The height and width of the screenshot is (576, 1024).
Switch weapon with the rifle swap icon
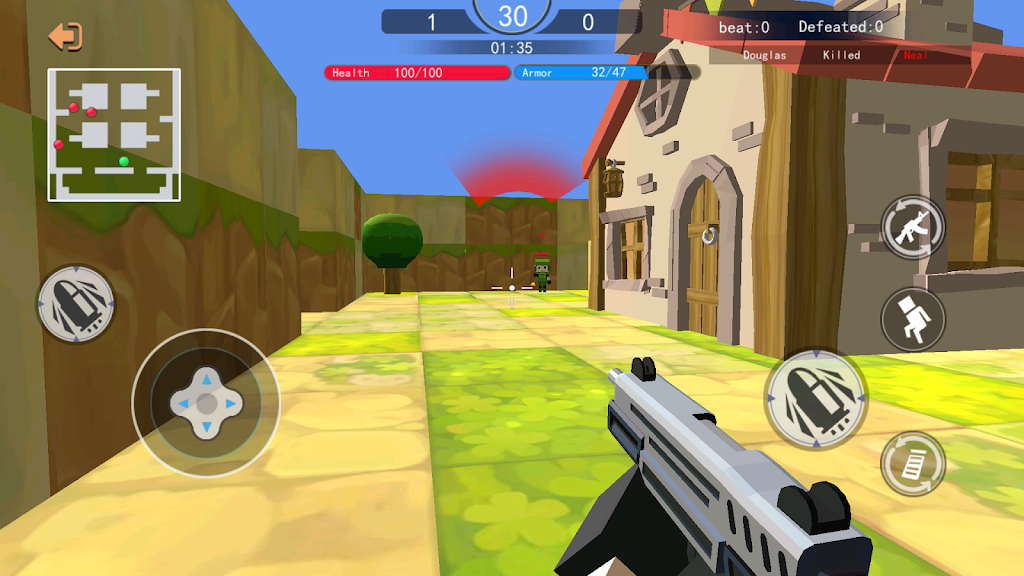(x=912, y=228)
